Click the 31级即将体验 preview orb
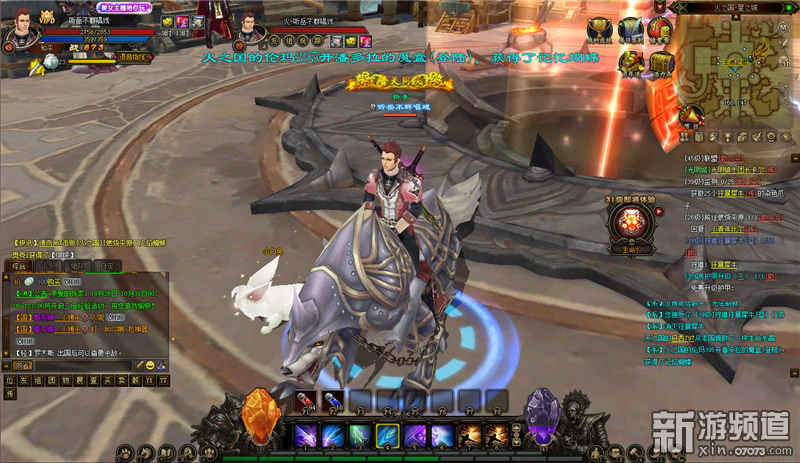Image resolution: width=800 pixels, height=463 pixels. coord(632,223)
